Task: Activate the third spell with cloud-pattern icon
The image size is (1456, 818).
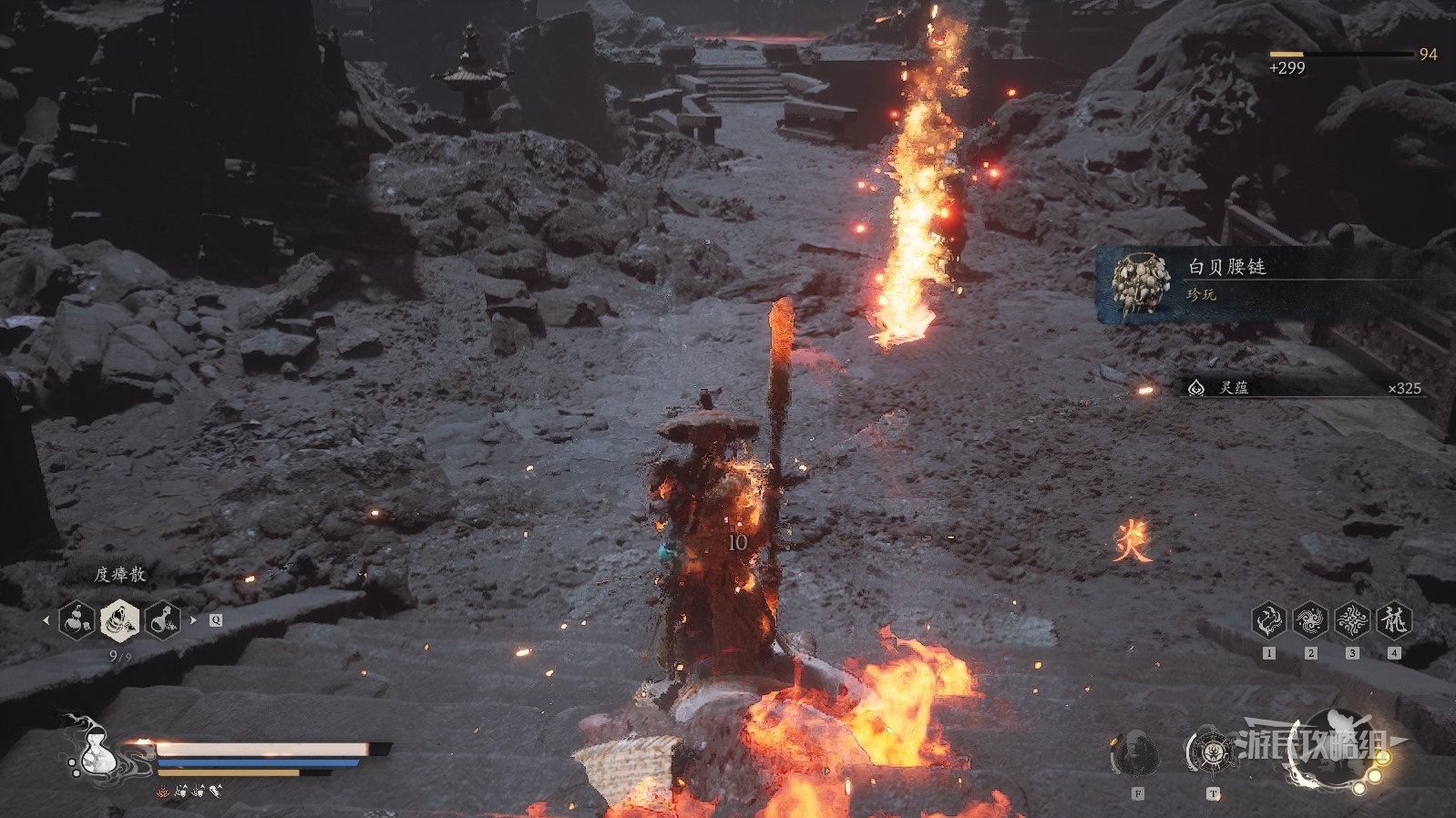Action: (1352, 621)
